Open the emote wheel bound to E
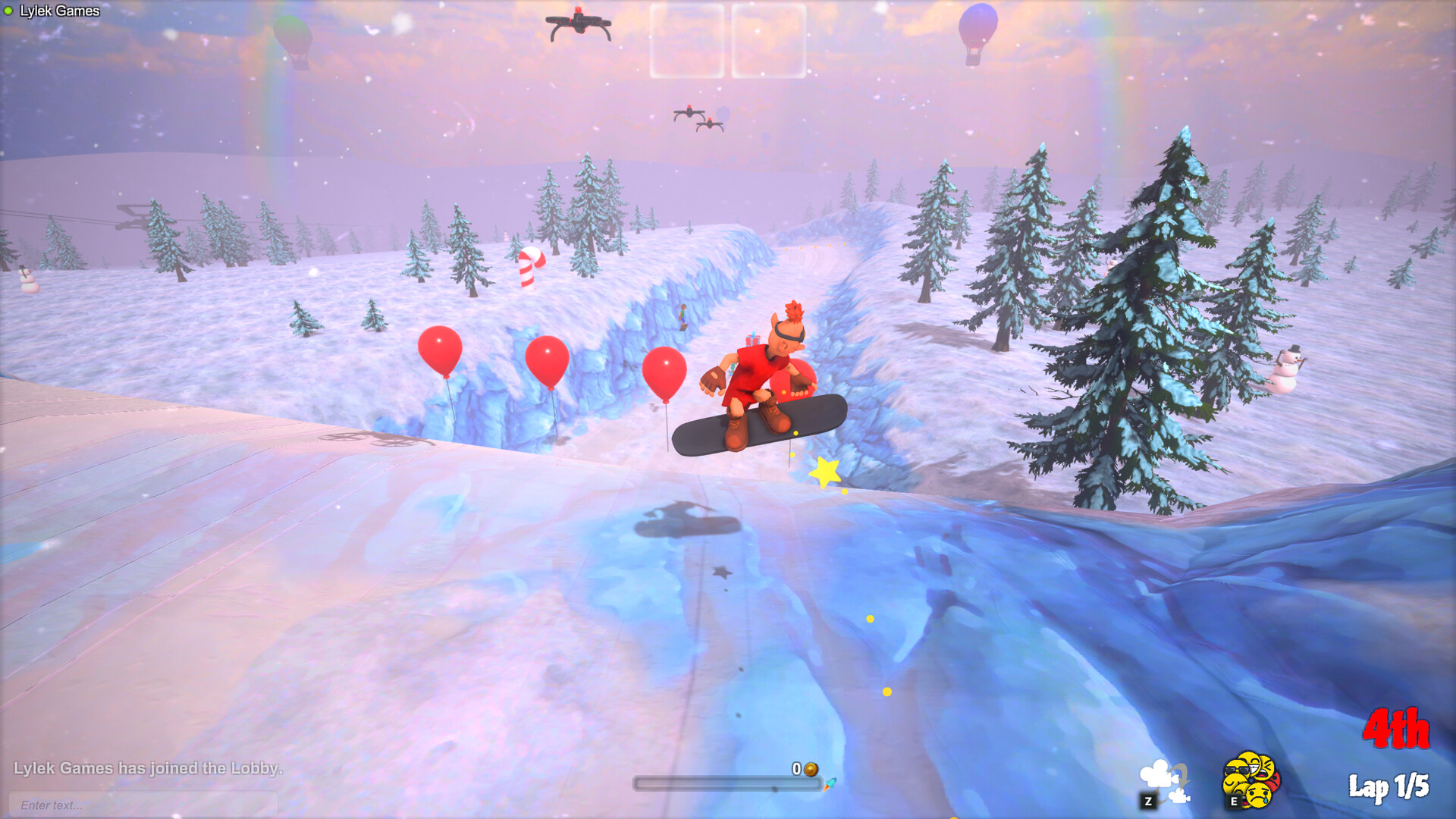Image resolution: width=1456 pixels, height=819 pixels. [x=1234, y=801]
